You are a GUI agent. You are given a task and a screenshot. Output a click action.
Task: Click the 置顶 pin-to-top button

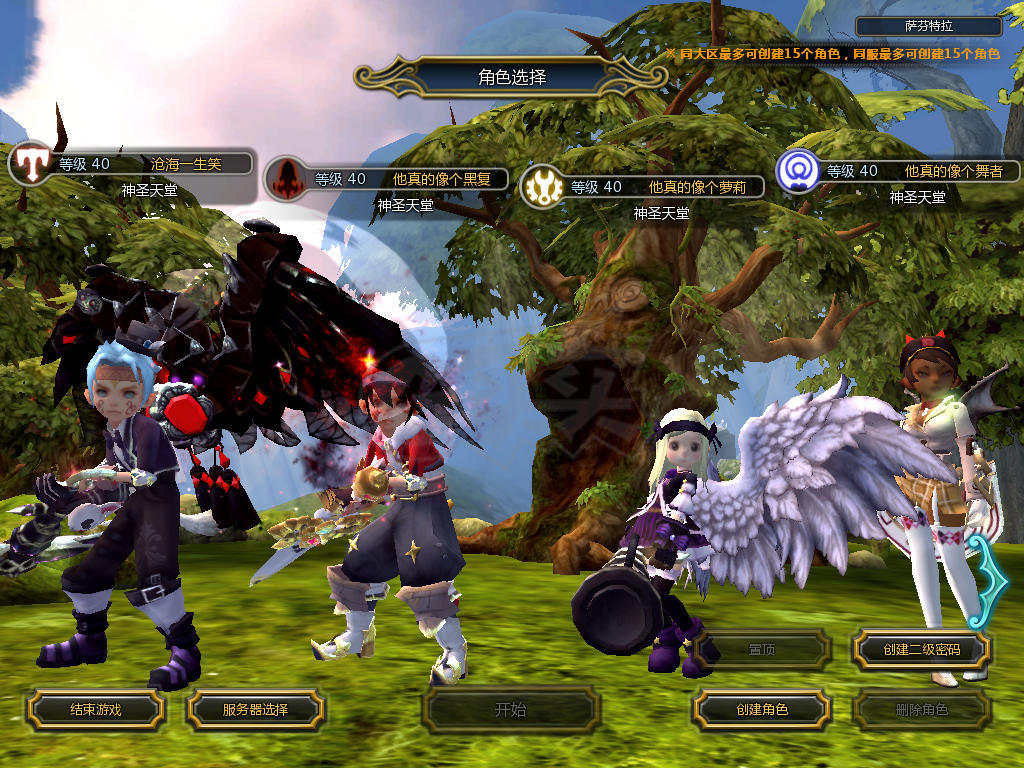(761, 649)
